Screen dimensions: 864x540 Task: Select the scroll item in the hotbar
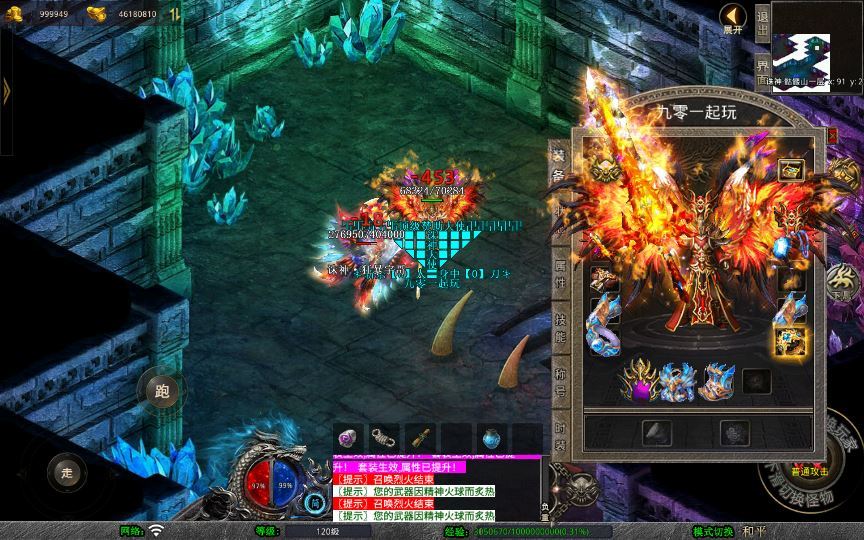[x=420, y=437]
